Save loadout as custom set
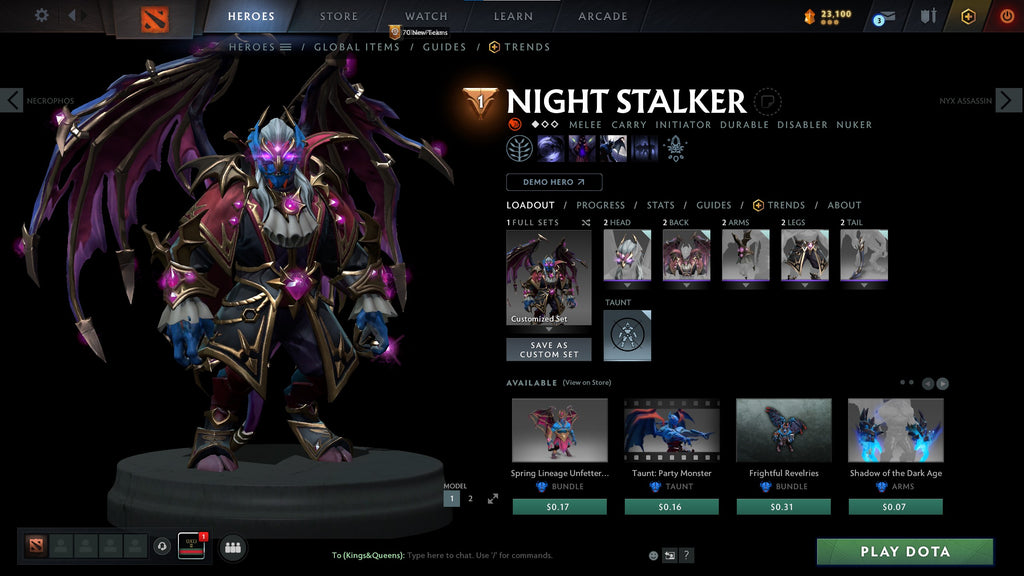This screenshot has width=1024, height=576. pyautogui.click(x=548, y=349)
